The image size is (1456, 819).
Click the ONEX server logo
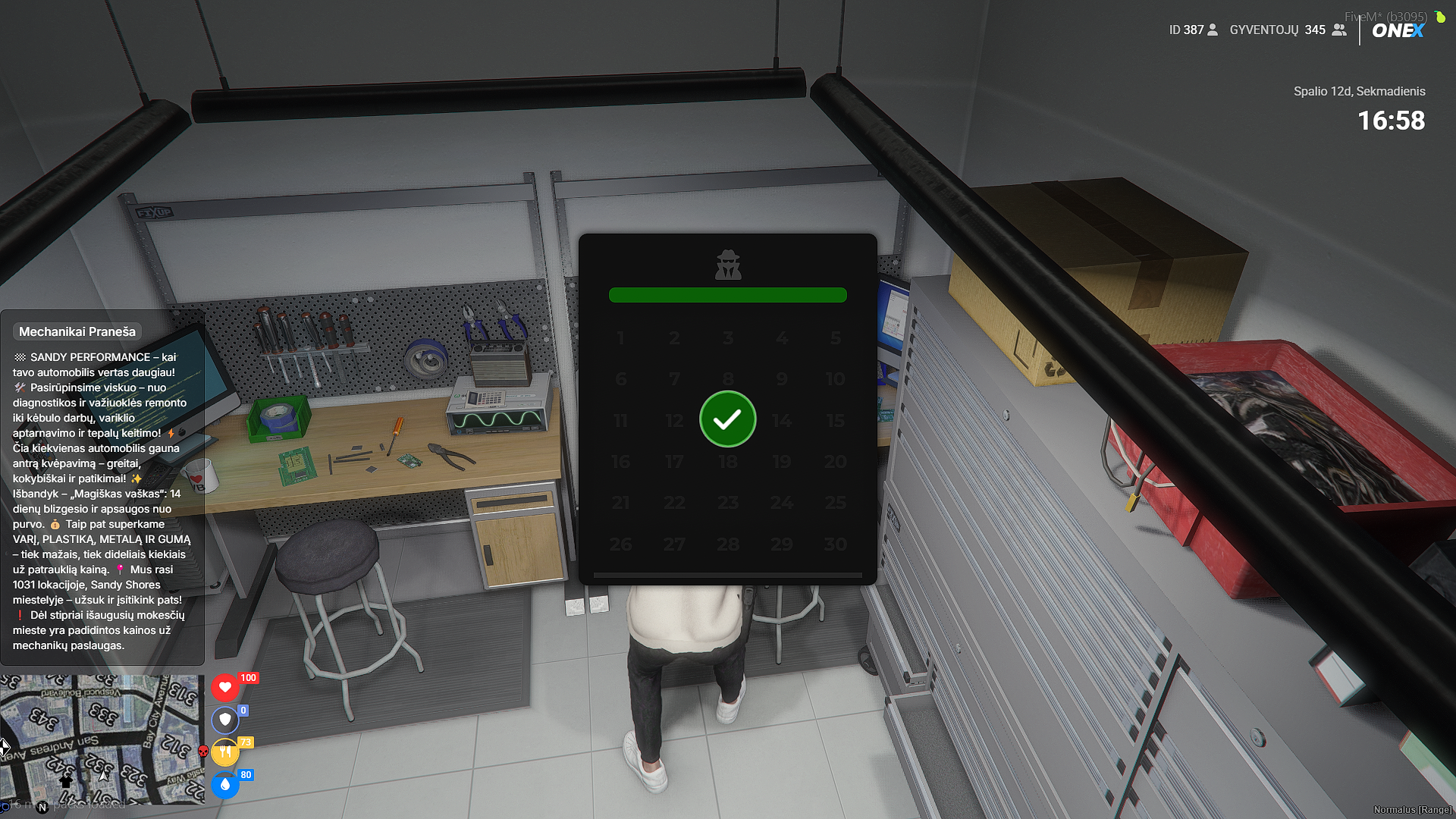(1398, 31)
